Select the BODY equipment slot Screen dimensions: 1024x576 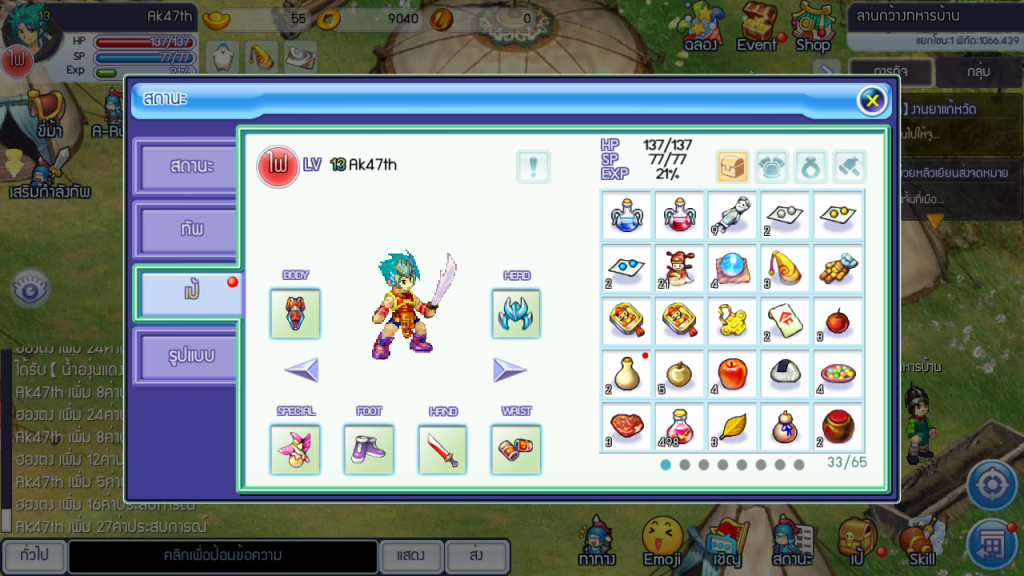click(x=295, y=313)
